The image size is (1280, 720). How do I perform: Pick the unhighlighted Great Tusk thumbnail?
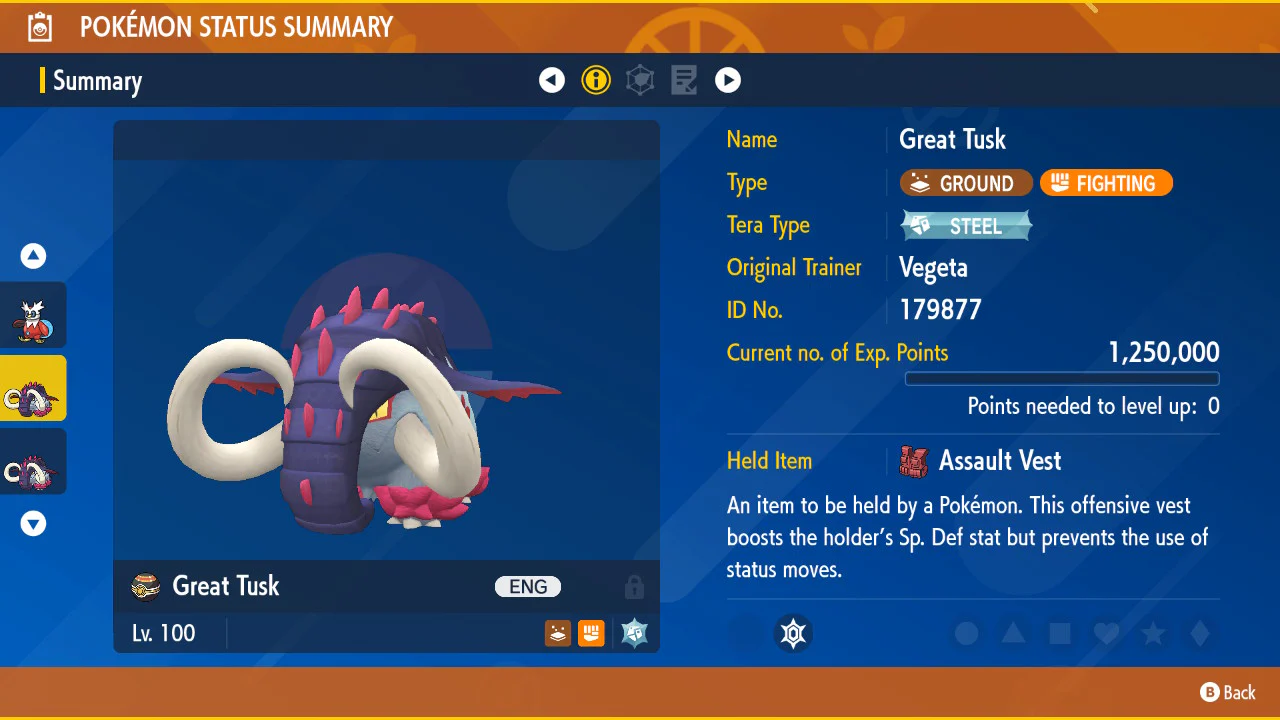point(34,461)
